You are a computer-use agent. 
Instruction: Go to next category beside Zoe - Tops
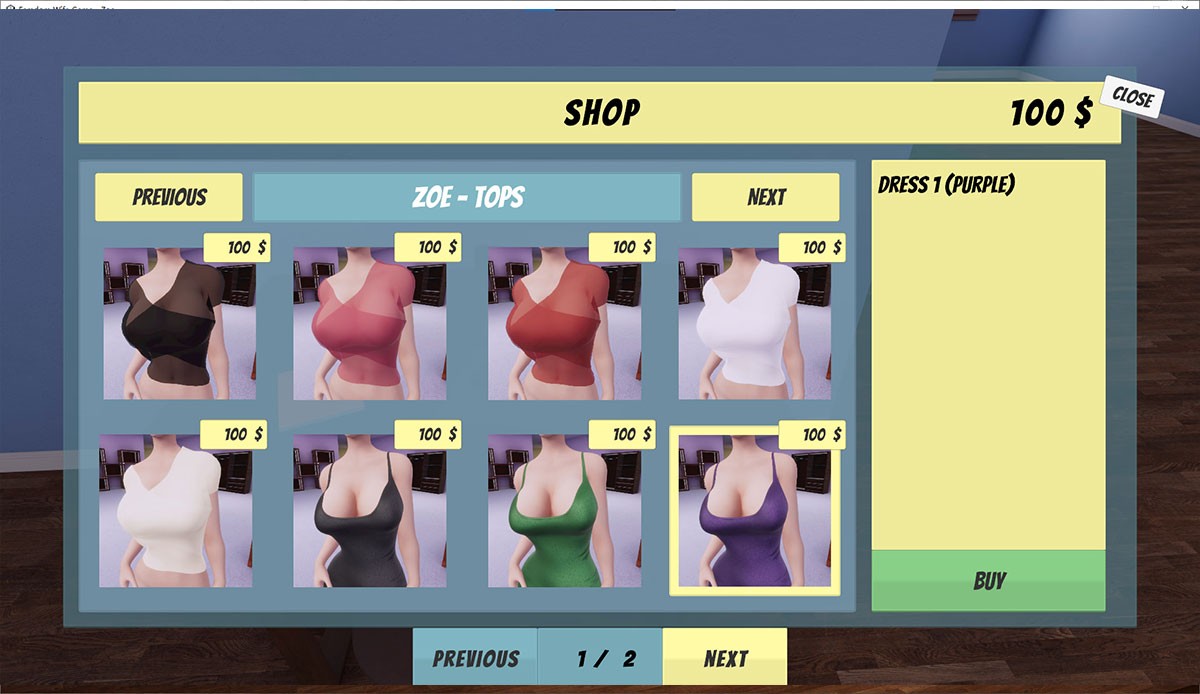765,197
